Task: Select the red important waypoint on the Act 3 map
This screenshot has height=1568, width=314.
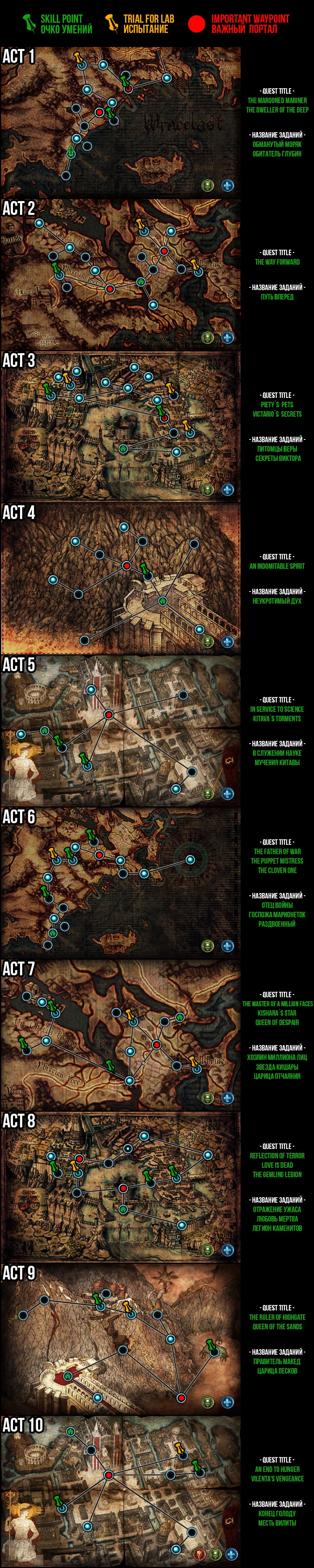Action: click(x=164, y=418)
